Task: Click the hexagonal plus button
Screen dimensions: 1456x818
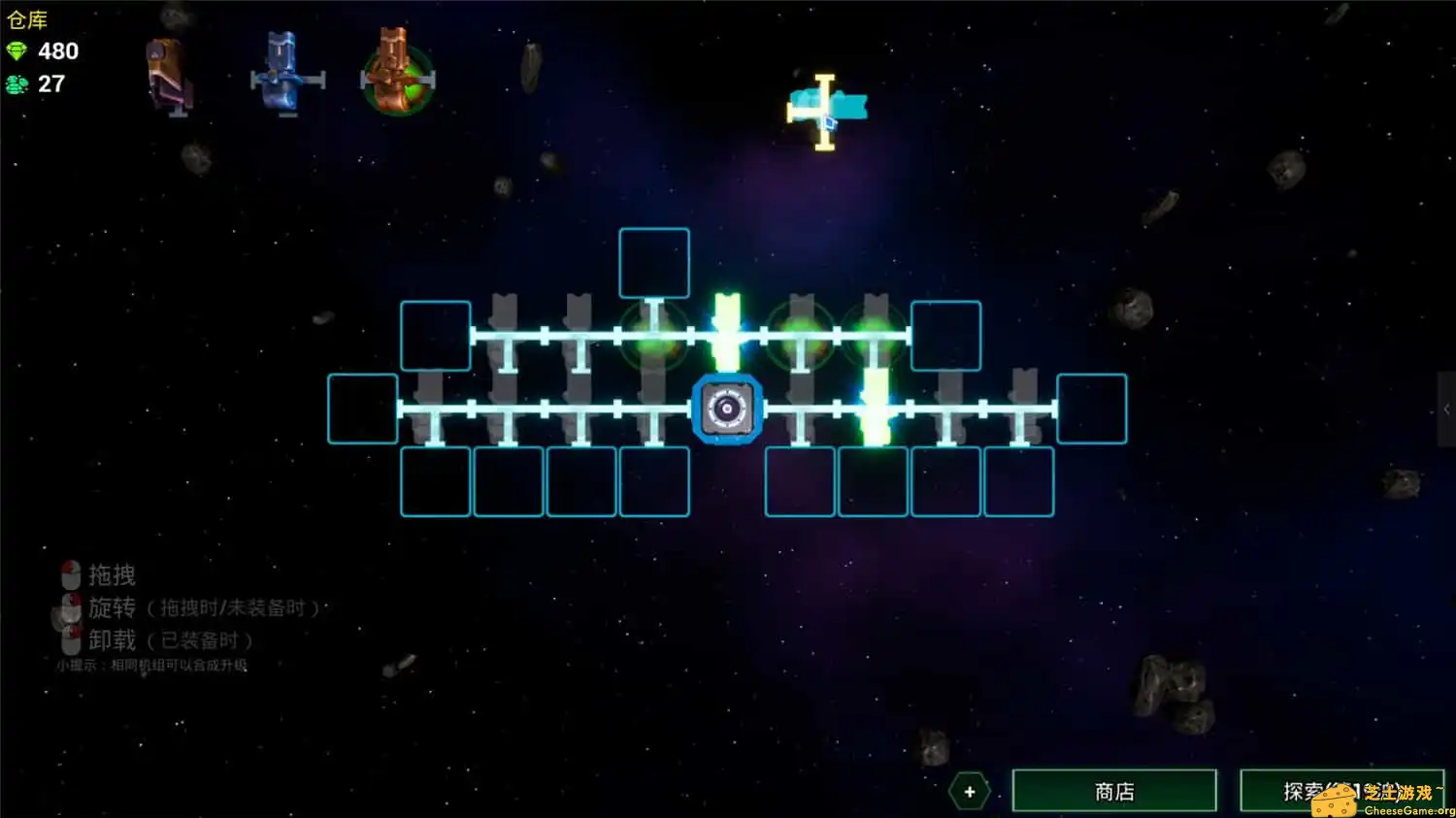Action: pos(968,791)
